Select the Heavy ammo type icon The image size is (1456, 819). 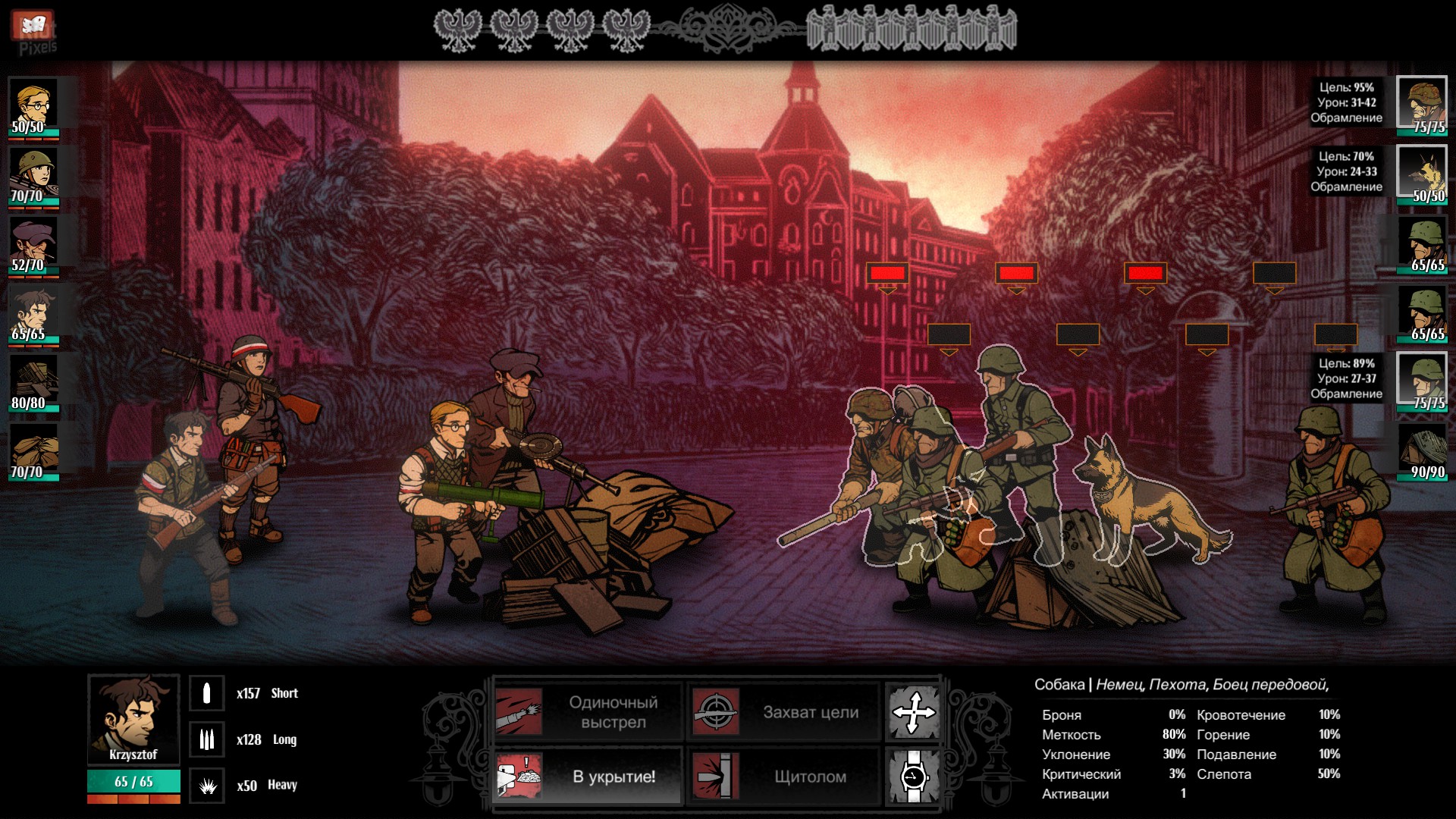(206, 786)
